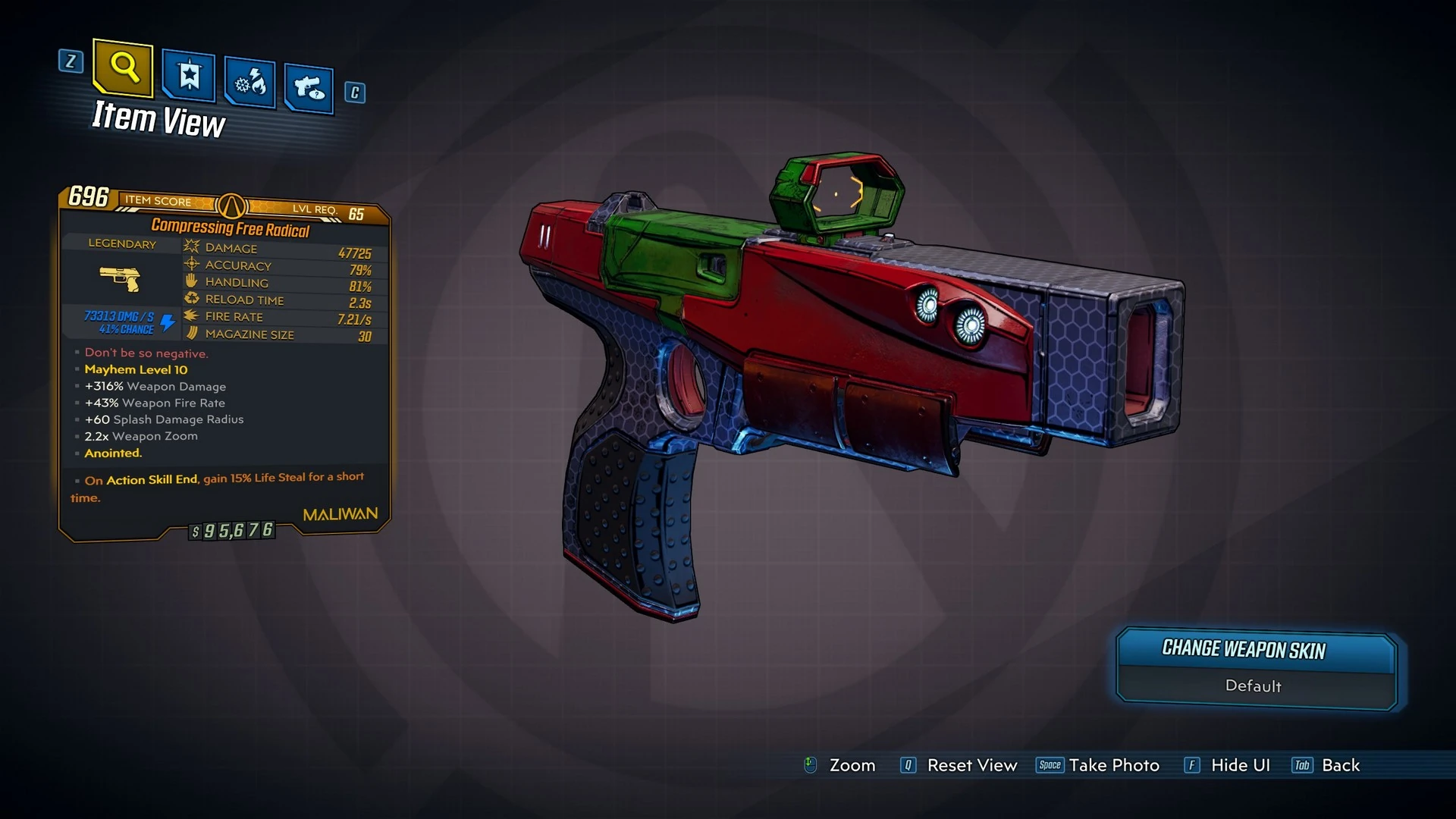1456x819 pixels.
Task: Open the gear and flame tab
Action: pos(249,82)
